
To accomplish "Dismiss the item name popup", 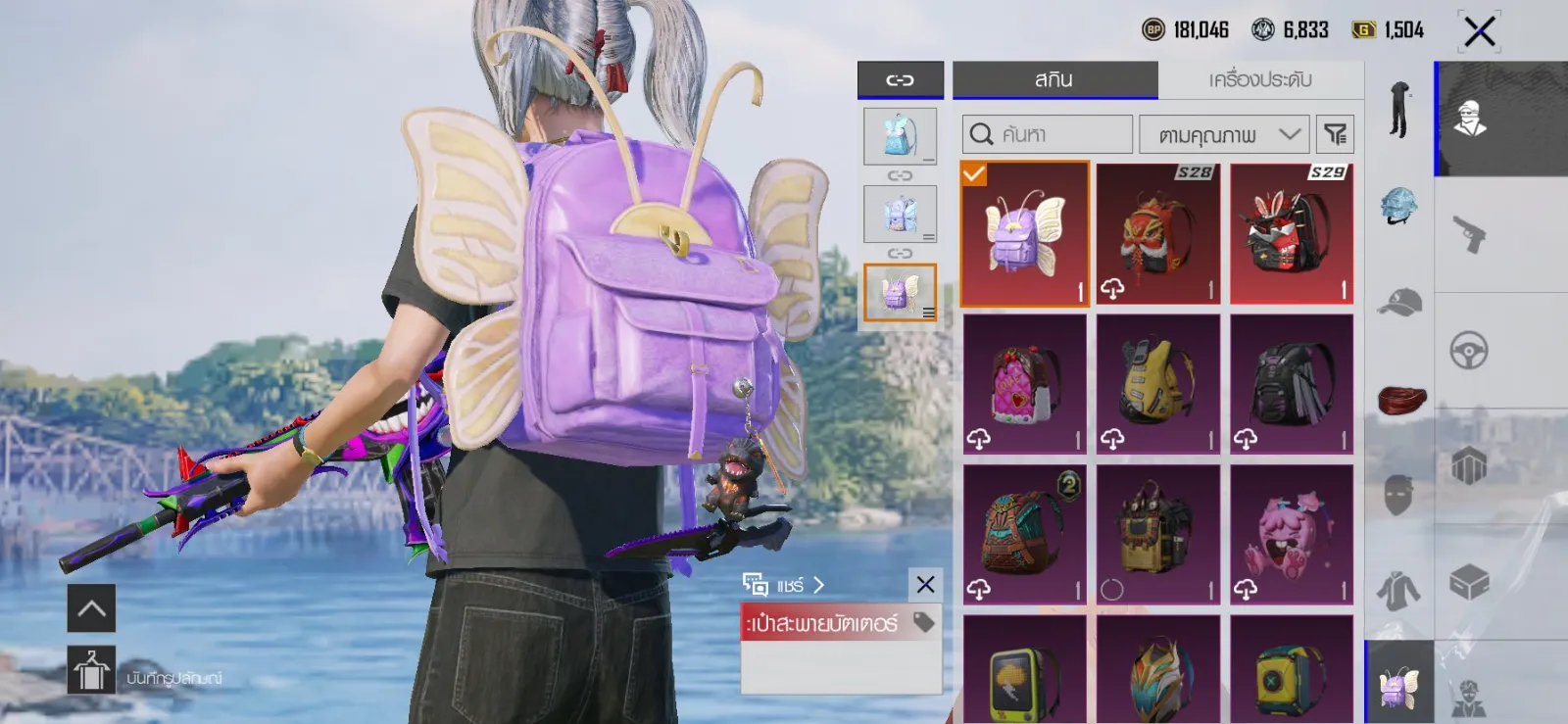I will [x=925, y=585].
